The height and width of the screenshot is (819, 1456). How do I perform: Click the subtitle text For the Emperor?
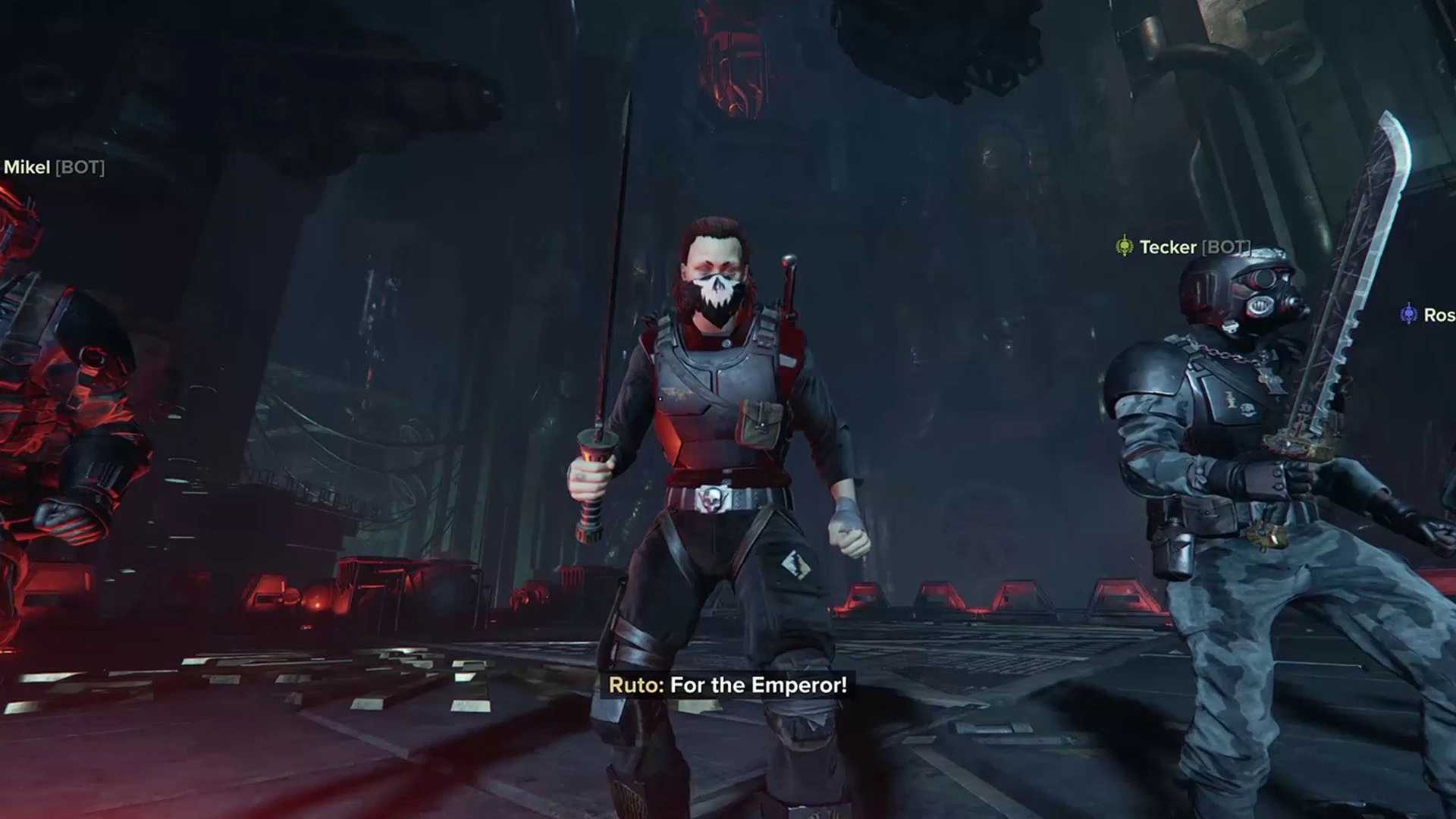[x=758, y=685]
